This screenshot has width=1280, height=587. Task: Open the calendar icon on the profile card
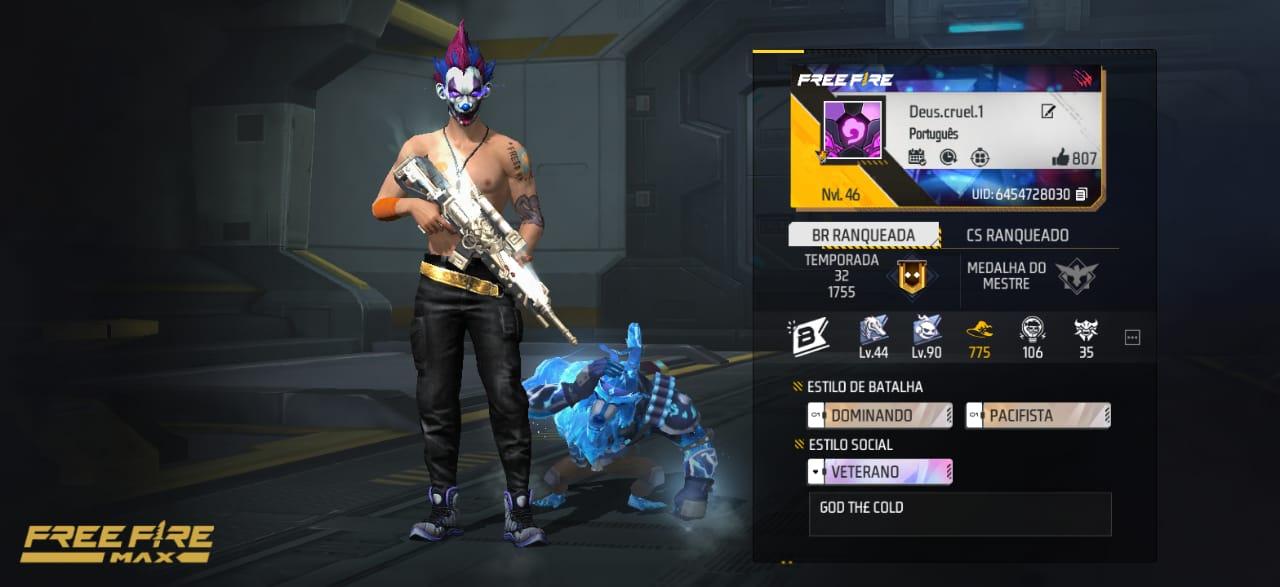917,157
